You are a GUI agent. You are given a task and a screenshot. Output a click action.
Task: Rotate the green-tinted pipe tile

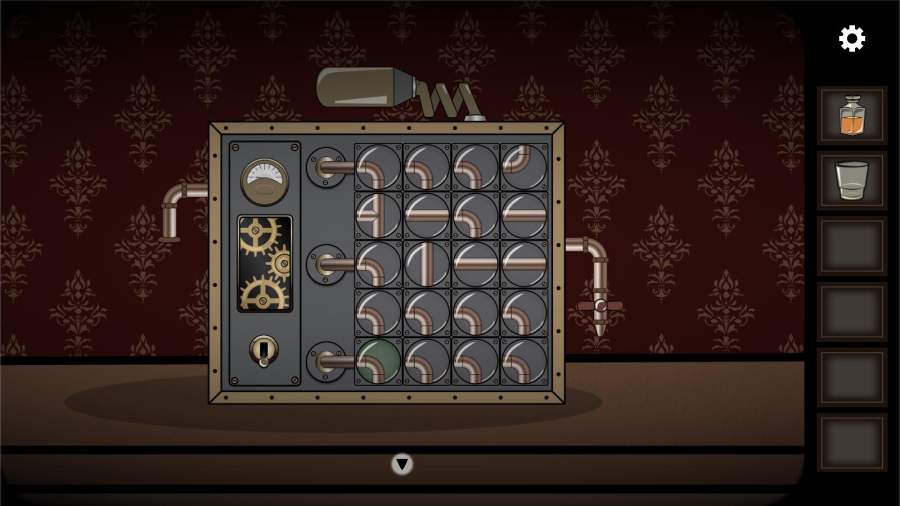coord(378,361)
